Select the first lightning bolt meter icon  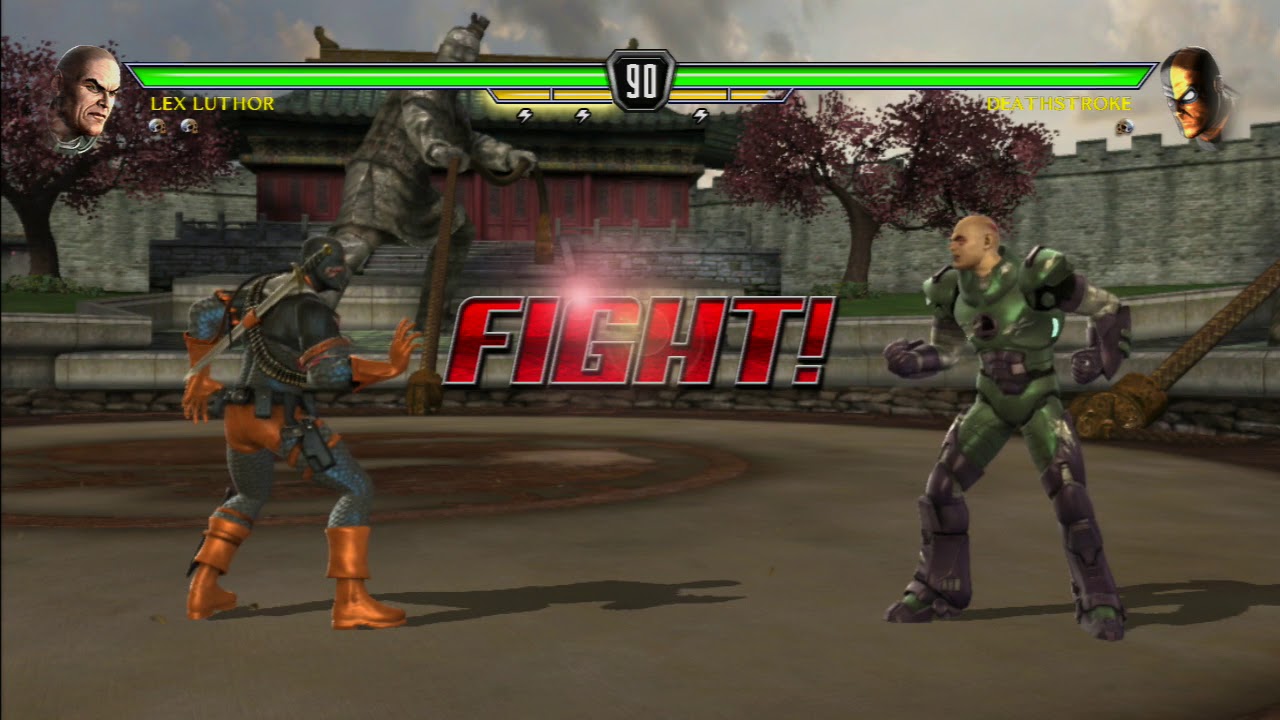(x=523, y=116)
